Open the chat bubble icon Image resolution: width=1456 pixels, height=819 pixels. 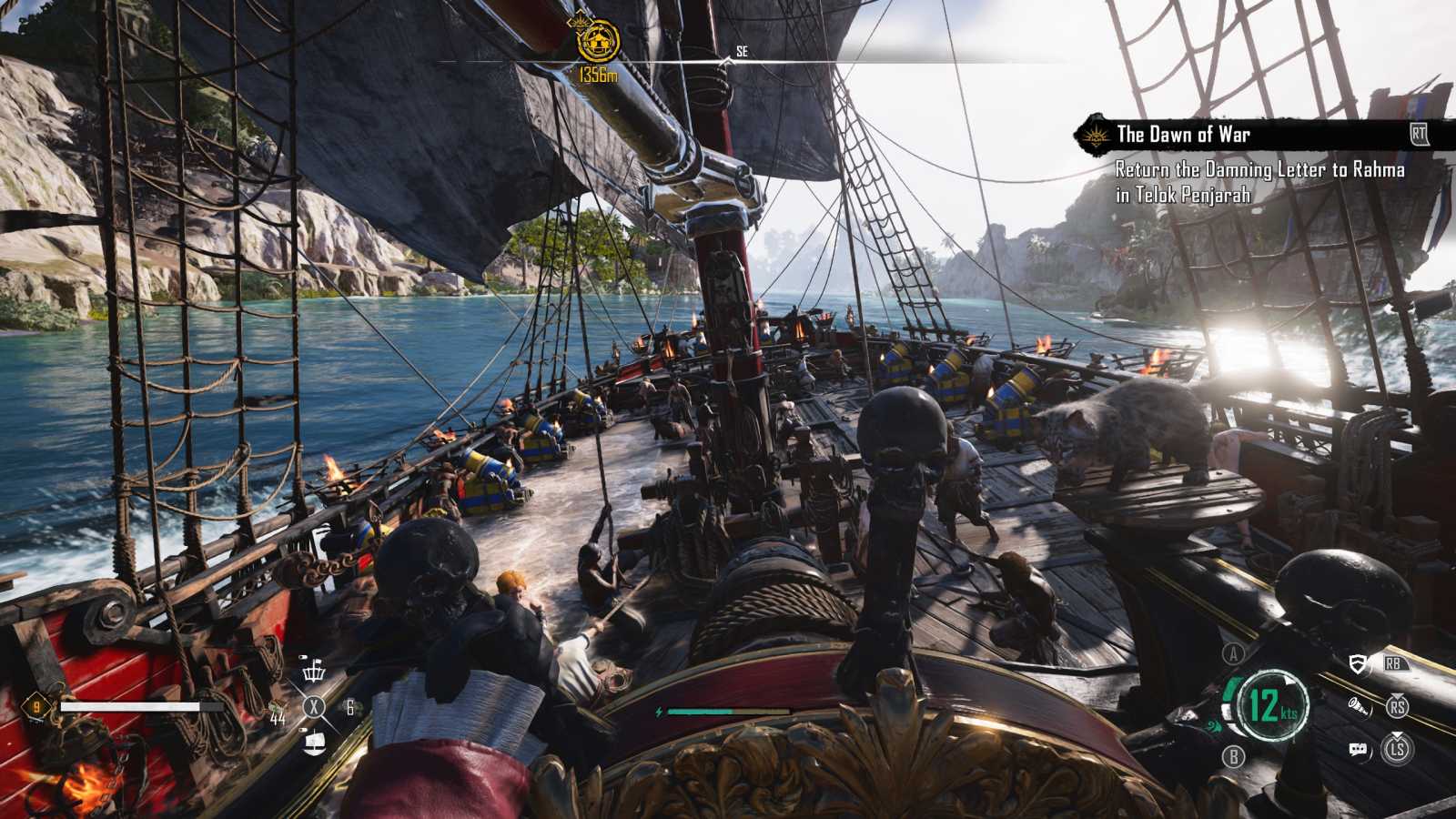click(x=1358, y=750)
